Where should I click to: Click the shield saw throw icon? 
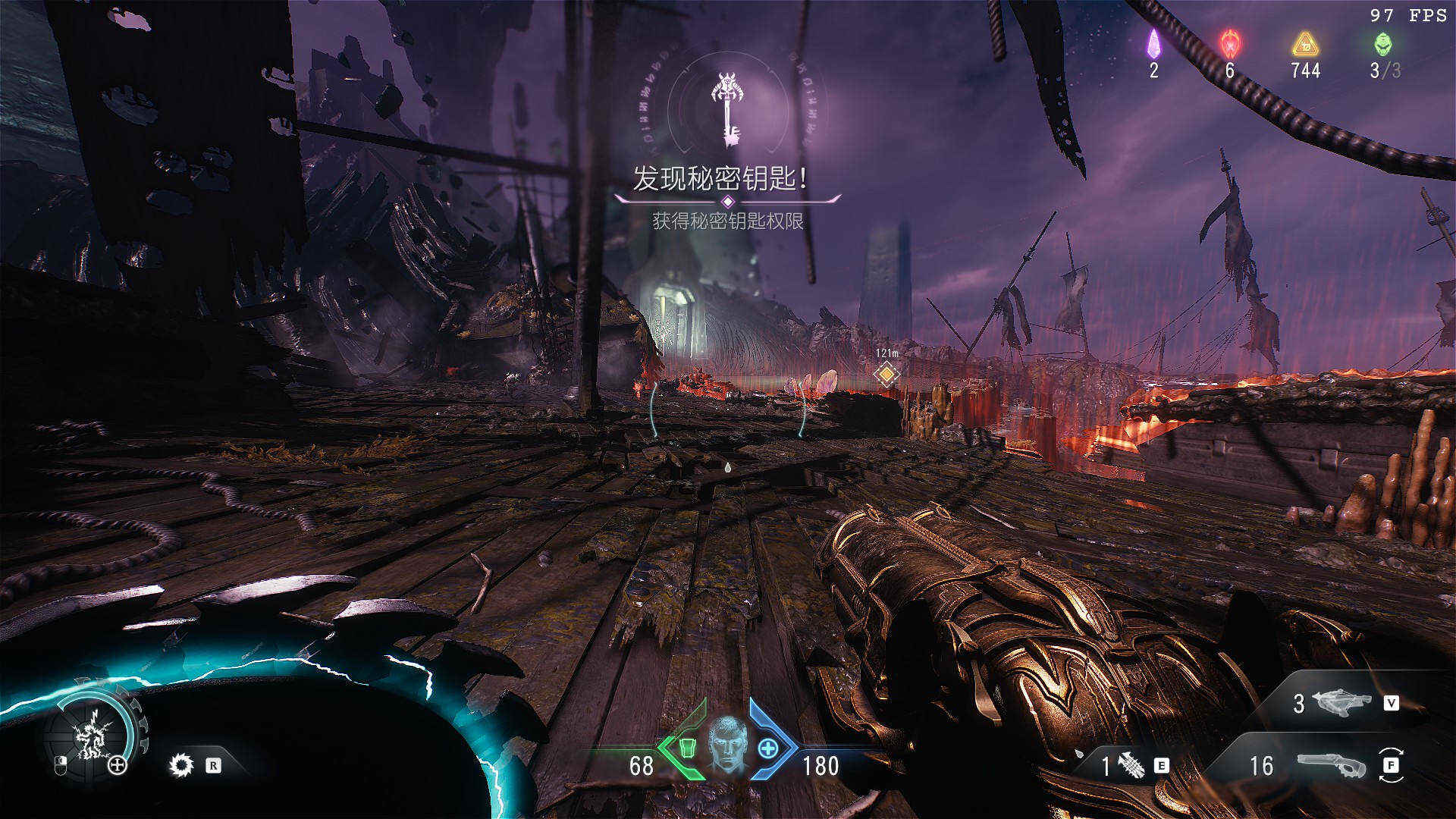click(181, 764)
